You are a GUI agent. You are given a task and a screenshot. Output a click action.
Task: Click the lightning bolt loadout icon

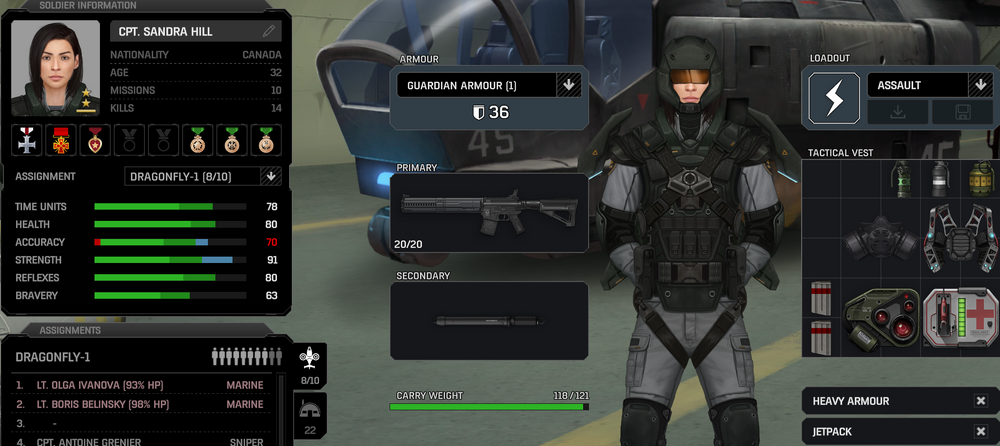tap(833, 98)
